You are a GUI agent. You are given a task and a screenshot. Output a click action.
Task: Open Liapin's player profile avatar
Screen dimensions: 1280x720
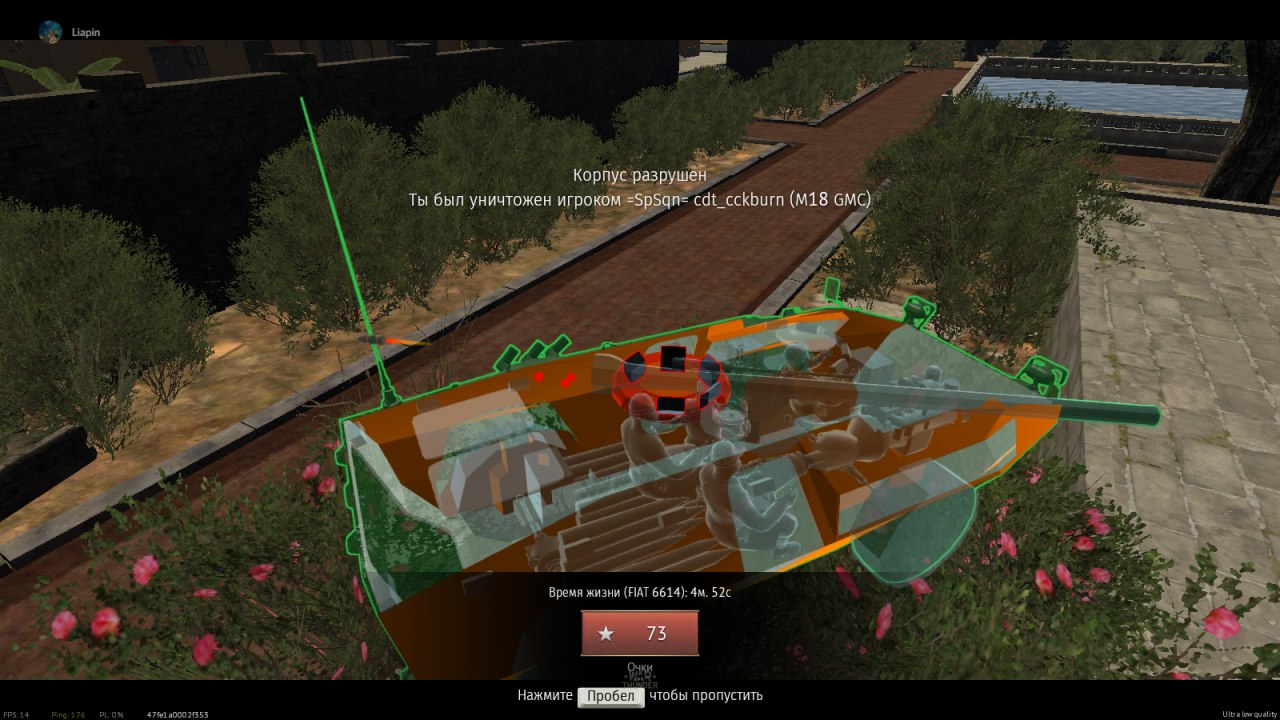pos(50,31)
